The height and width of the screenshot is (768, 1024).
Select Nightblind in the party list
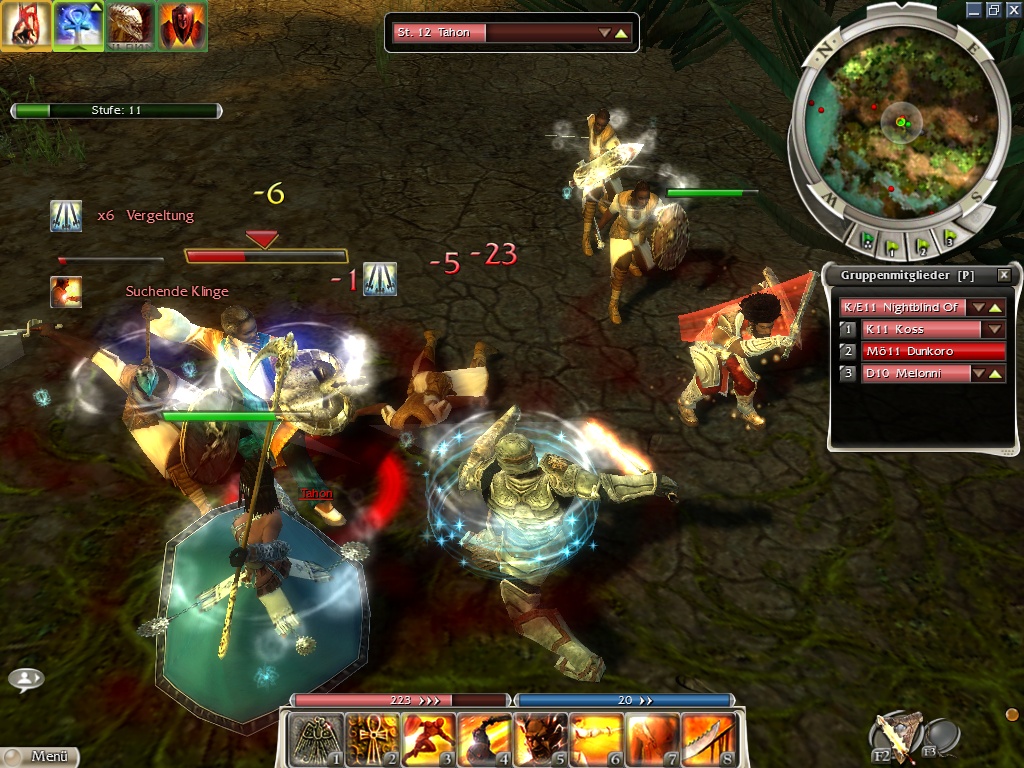click(902, 307)
